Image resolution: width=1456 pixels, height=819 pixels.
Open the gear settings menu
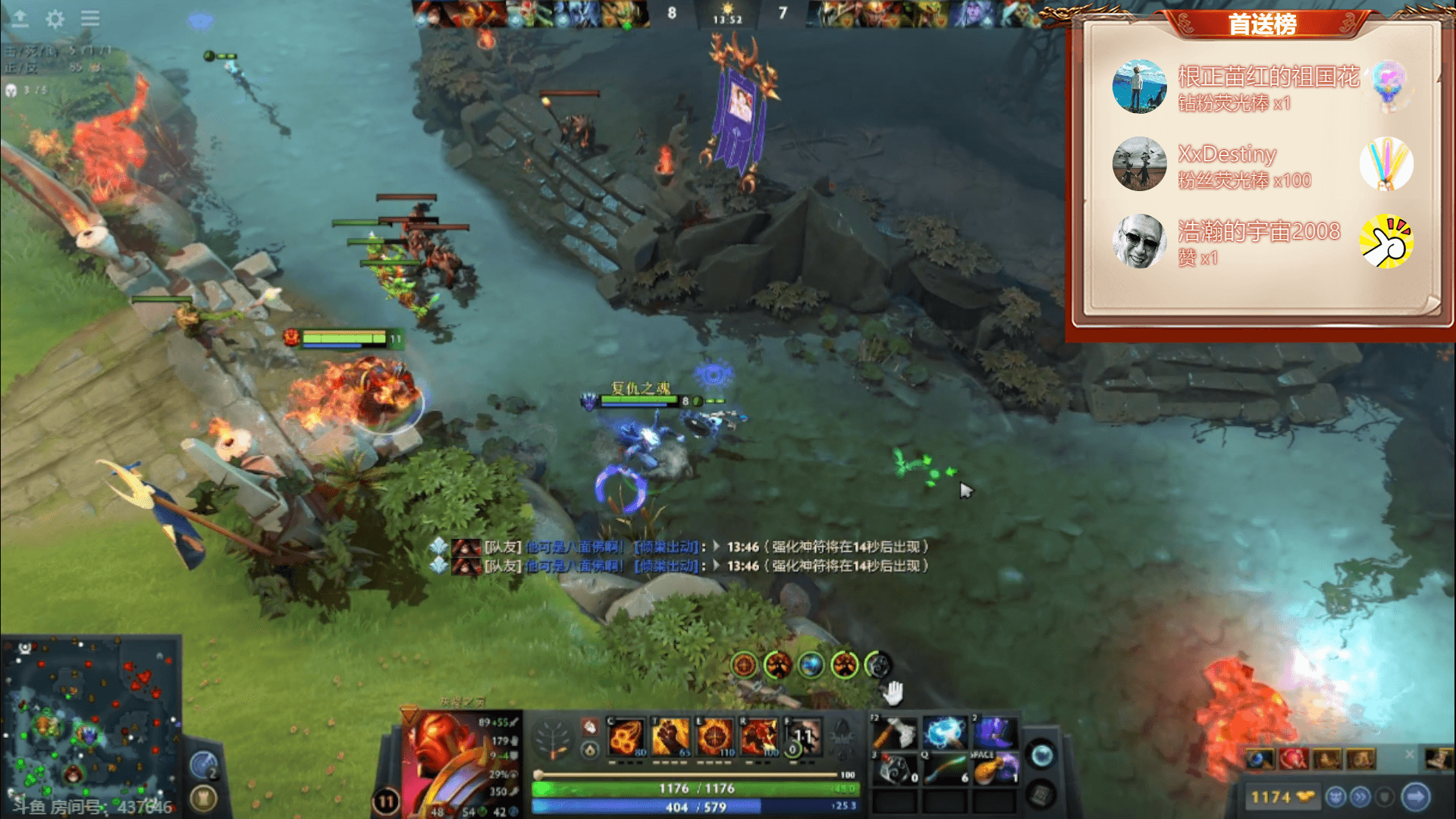[x=55, y=19]
